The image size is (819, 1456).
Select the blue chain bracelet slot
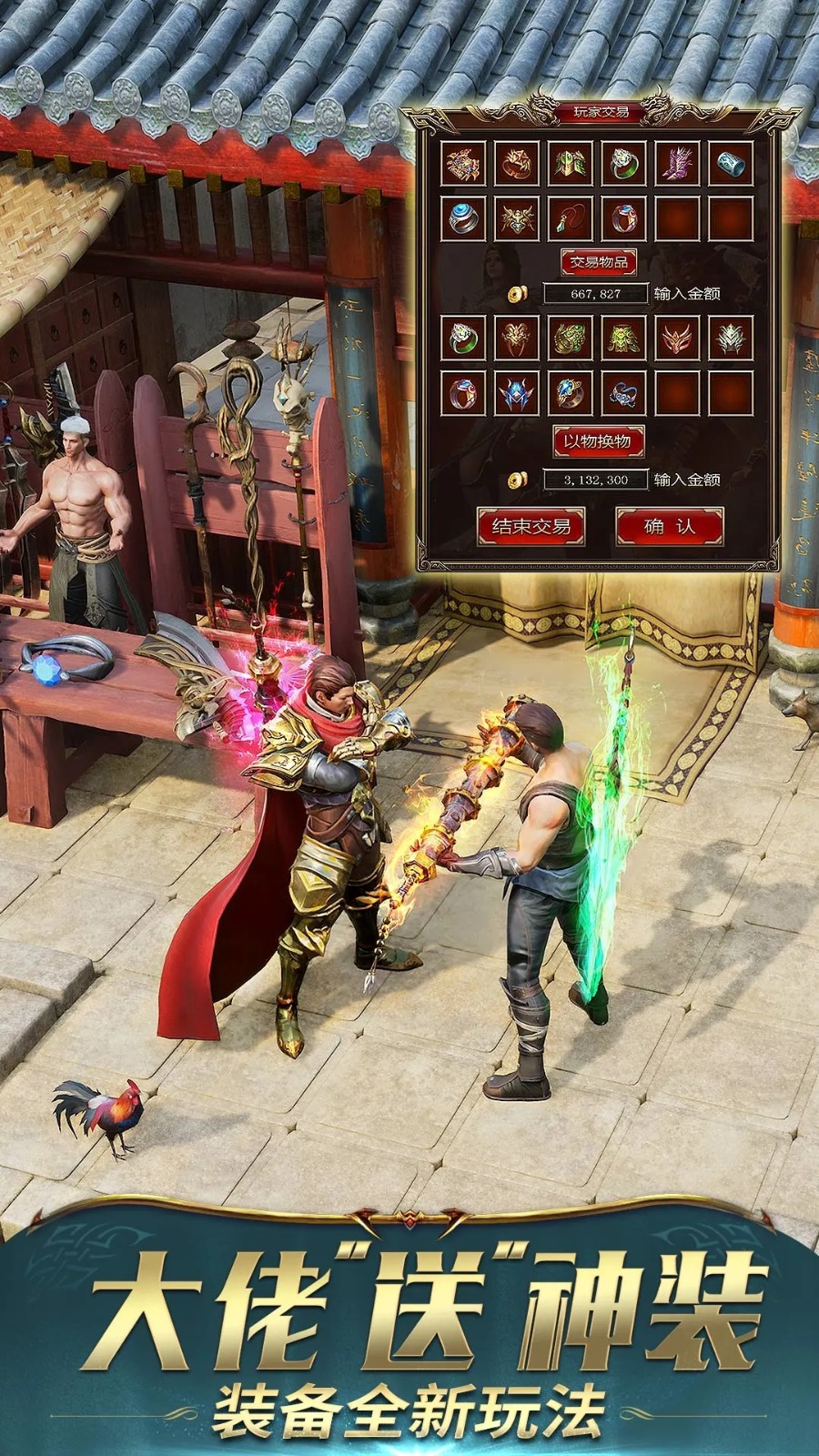click(623, 393)
